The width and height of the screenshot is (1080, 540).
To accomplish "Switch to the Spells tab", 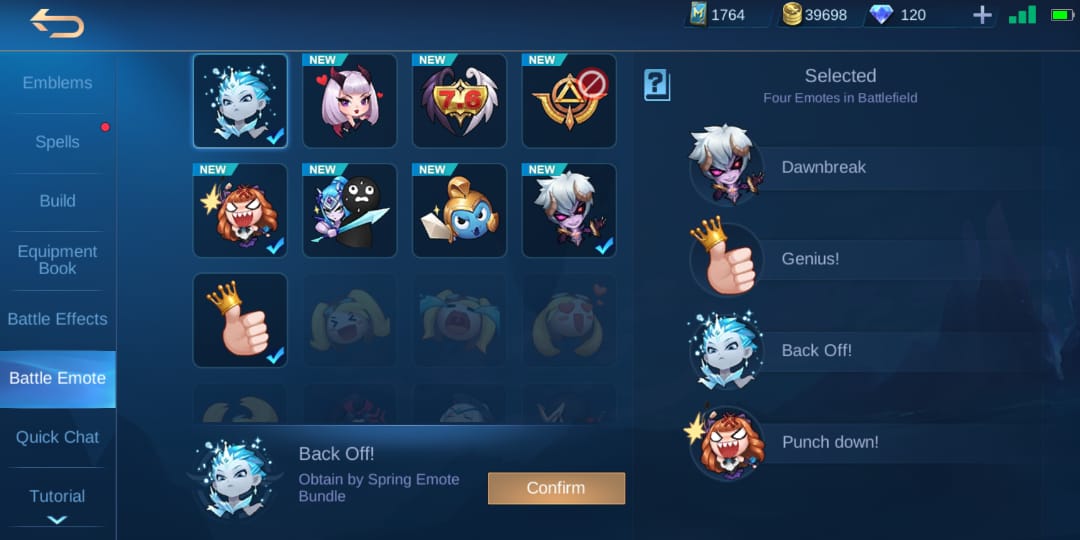I will (x=57, y=142).
